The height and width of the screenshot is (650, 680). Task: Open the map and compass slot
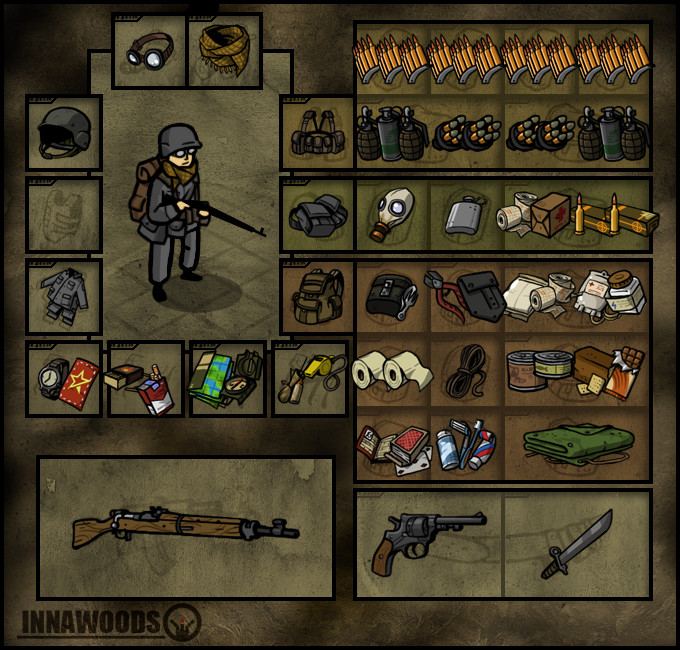pyautogui.click(x=228, y=379)
